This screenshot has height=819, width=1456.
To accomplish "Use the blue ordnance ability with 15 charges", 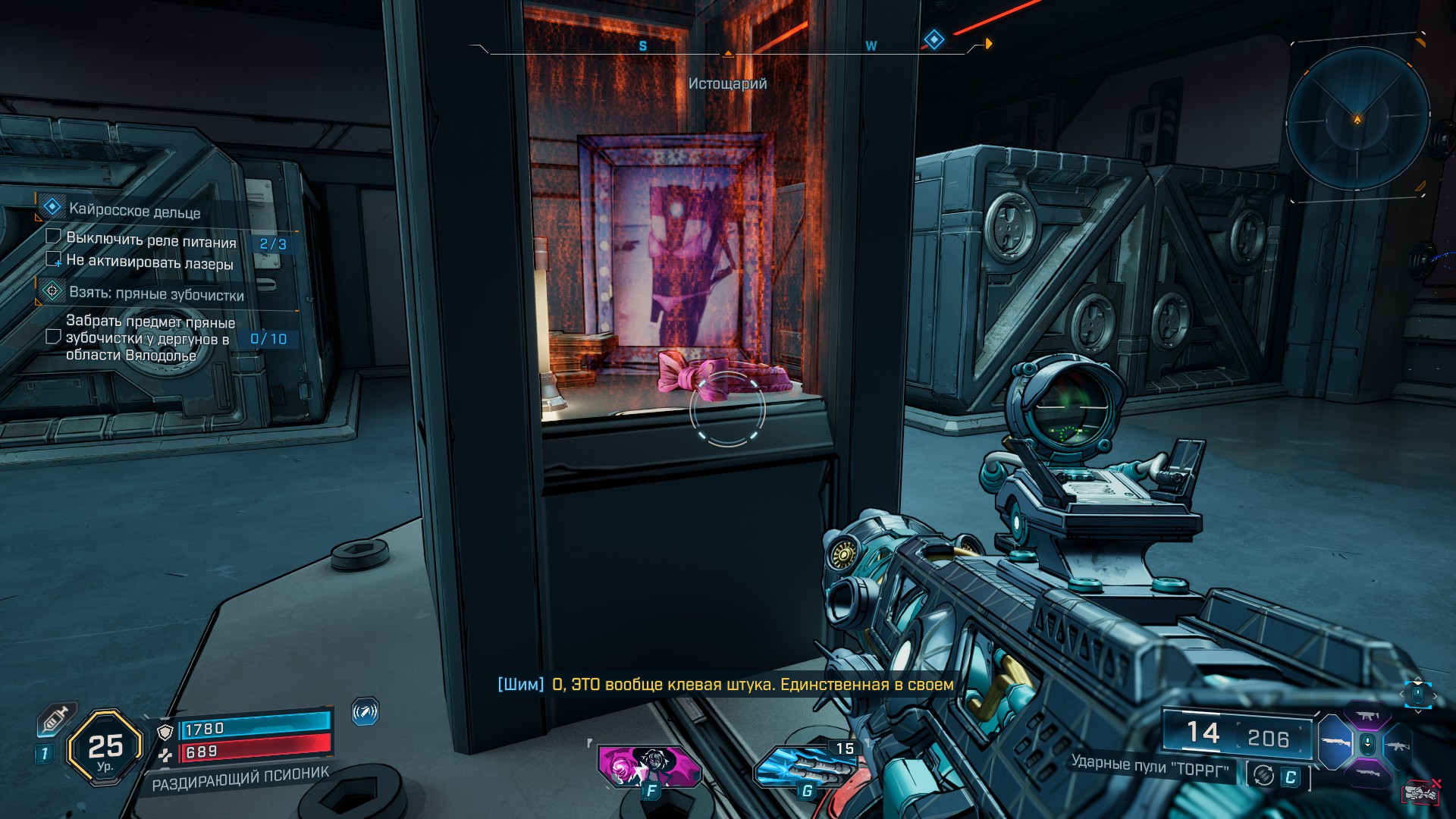I will click(805, 770).
